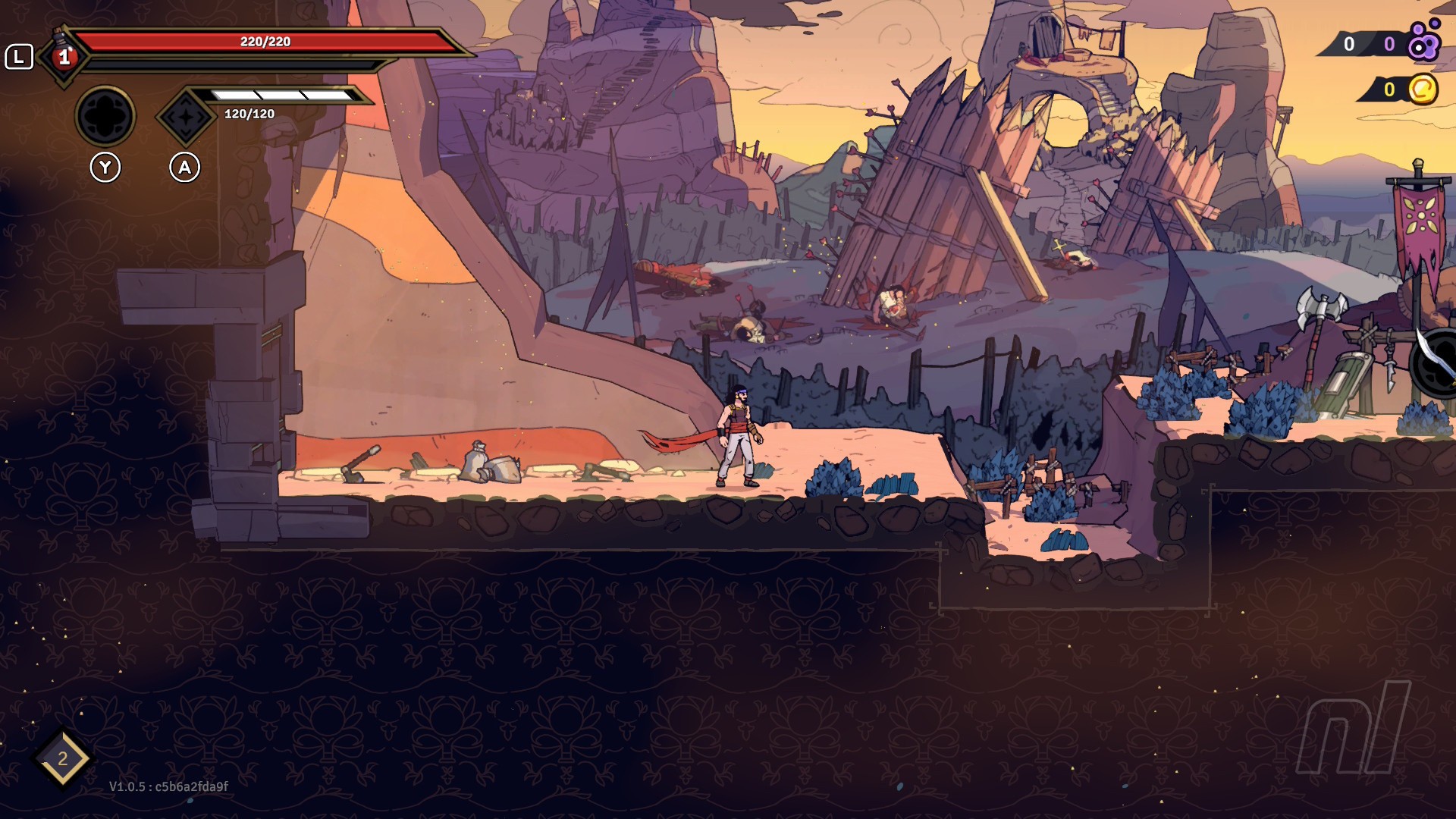Select the diamond-shaped weapon slot

coord(185,117)
